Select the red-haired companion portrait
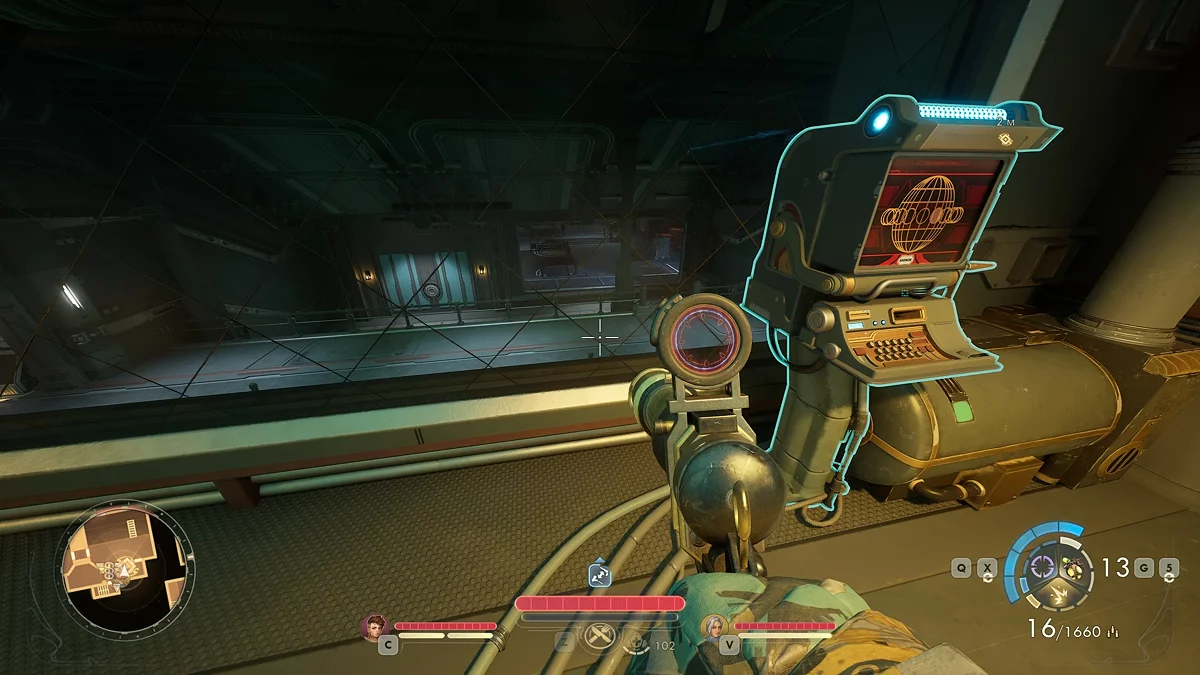The width and height of the screenshot is (1200, 675). (376, 626)
